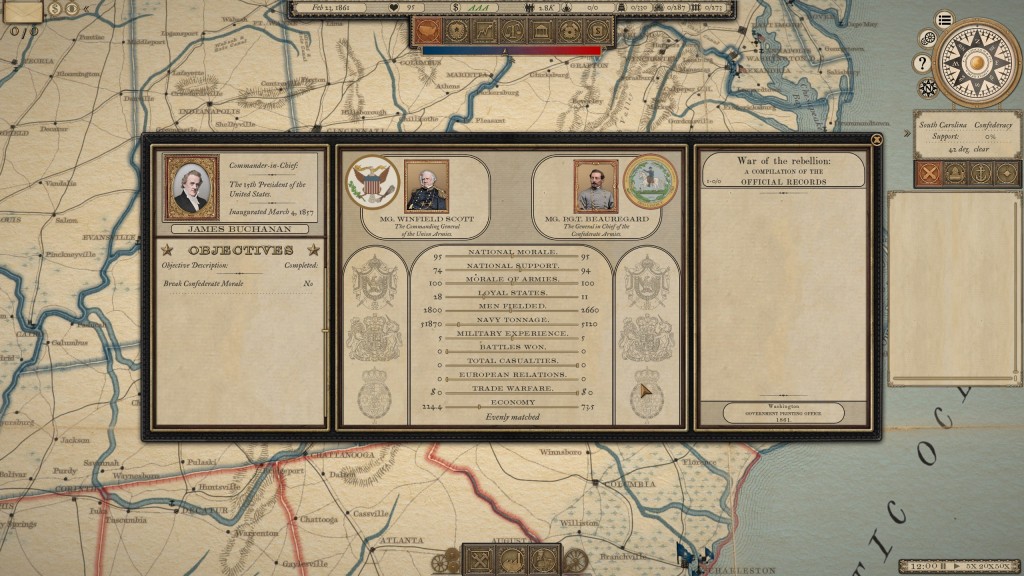Select the star seal icon in top toolbar
This screenshot has height=576, width=1024.
click(x=456, y=31)
